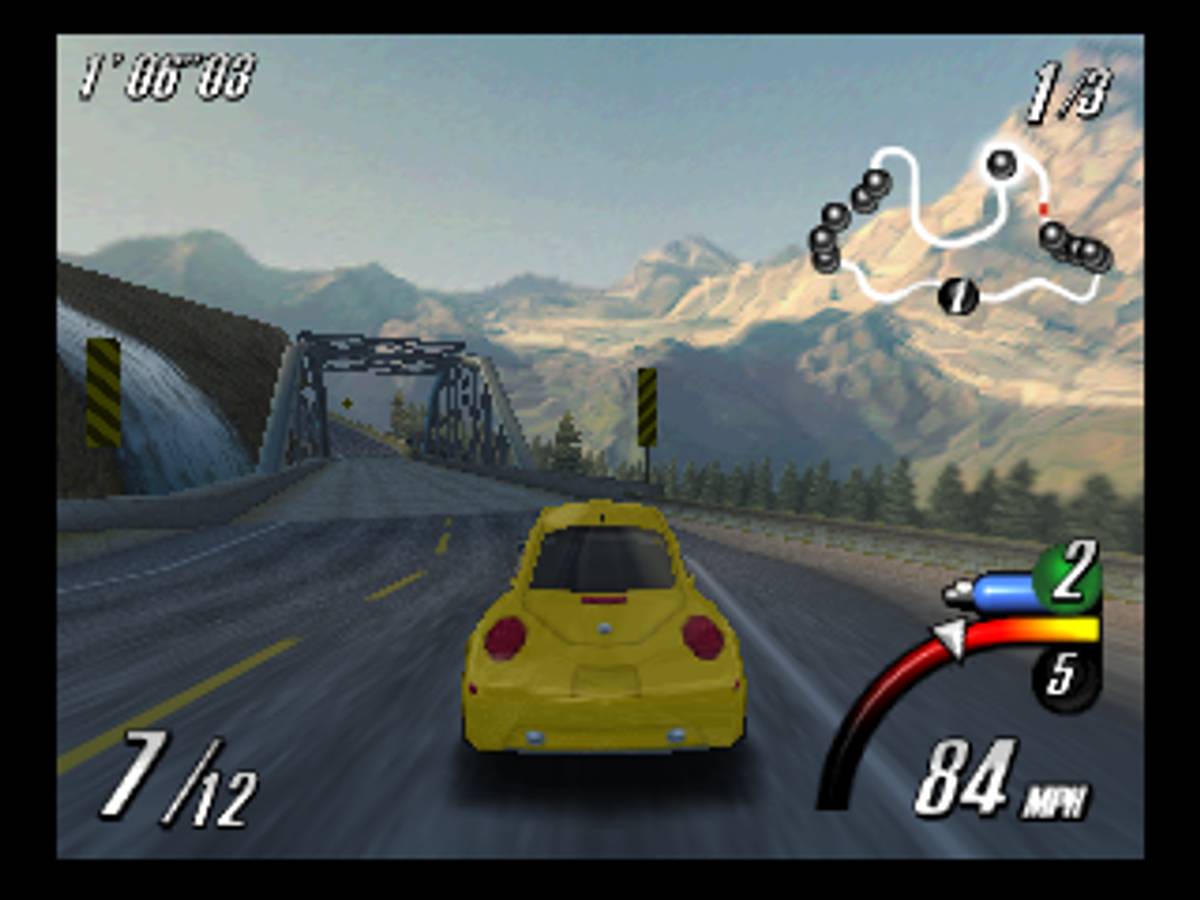Select the blue nitro canister icon
Viewport: 1200px width, 900px height.
point(991,593)
